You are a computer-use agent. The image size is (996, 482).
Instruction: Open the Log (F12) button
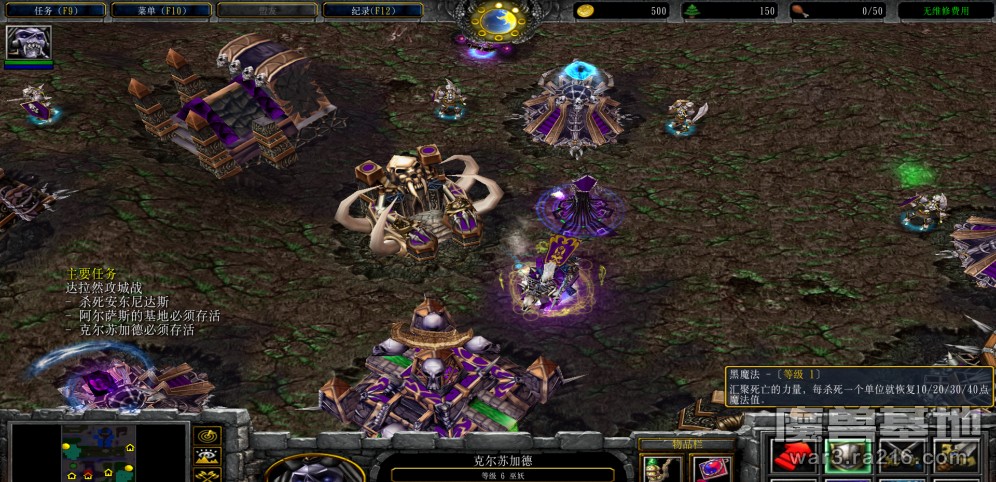coord(372,10)
